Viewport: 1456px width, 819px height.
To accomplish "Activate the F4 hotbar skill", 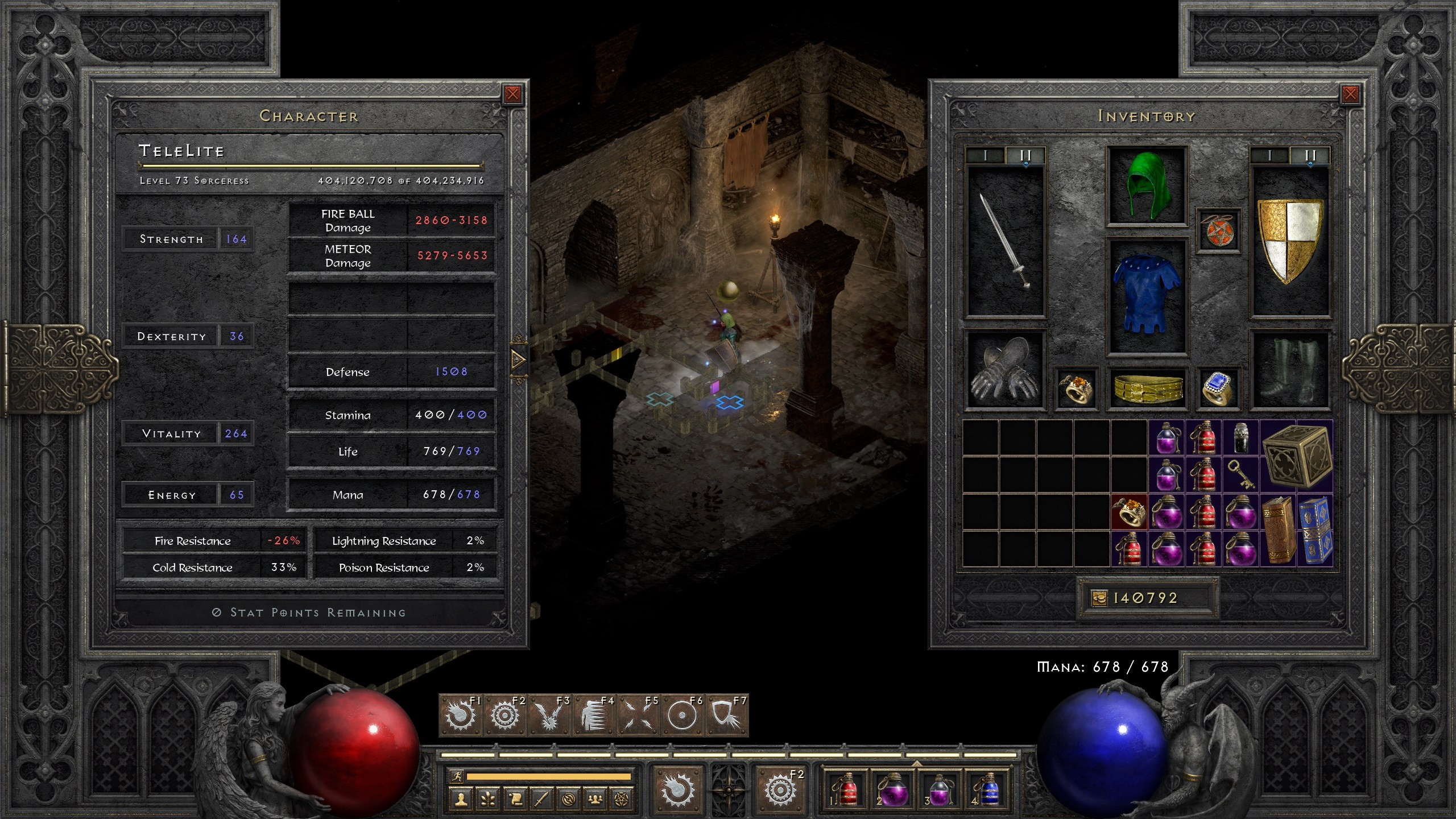I will [593, 715].
